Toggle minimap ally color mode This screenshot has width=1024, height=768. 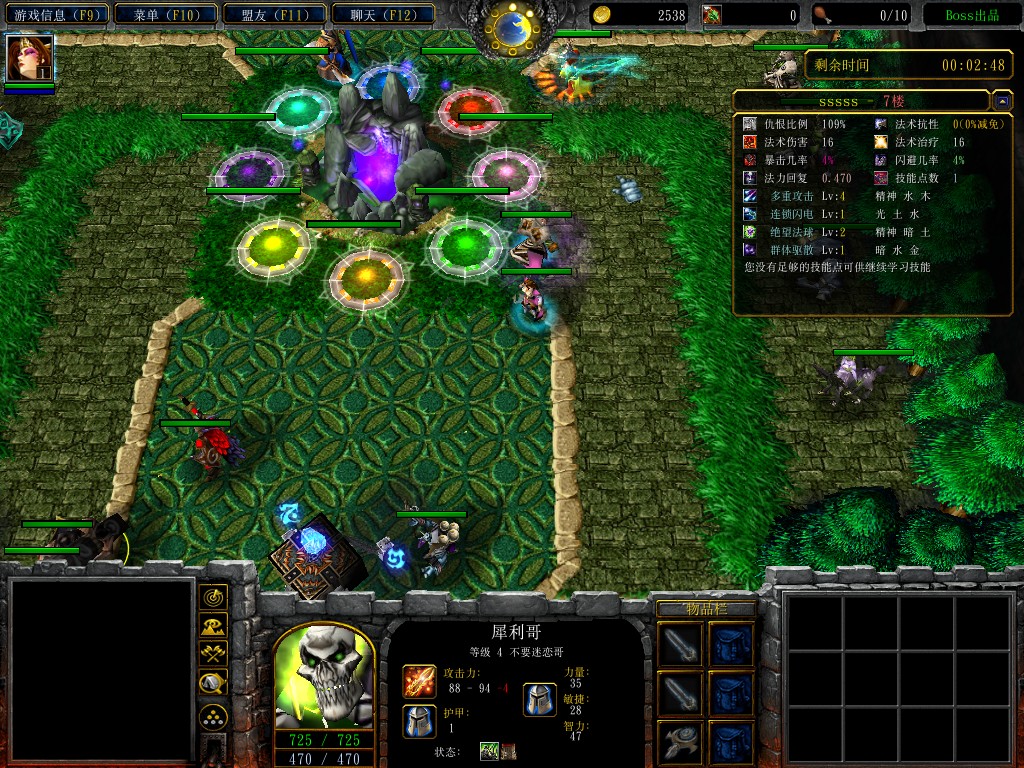tap(213, 655)
